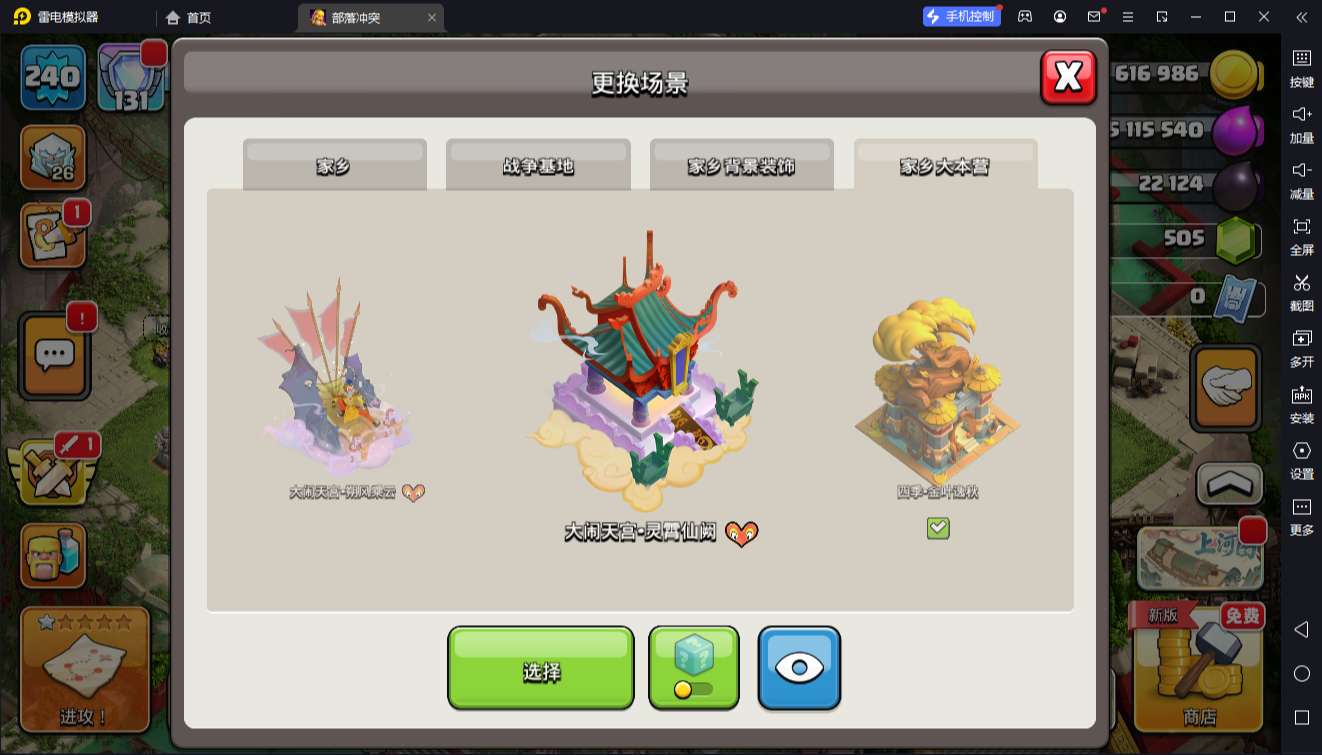Open the 战争基地 tab

(538, 165)
